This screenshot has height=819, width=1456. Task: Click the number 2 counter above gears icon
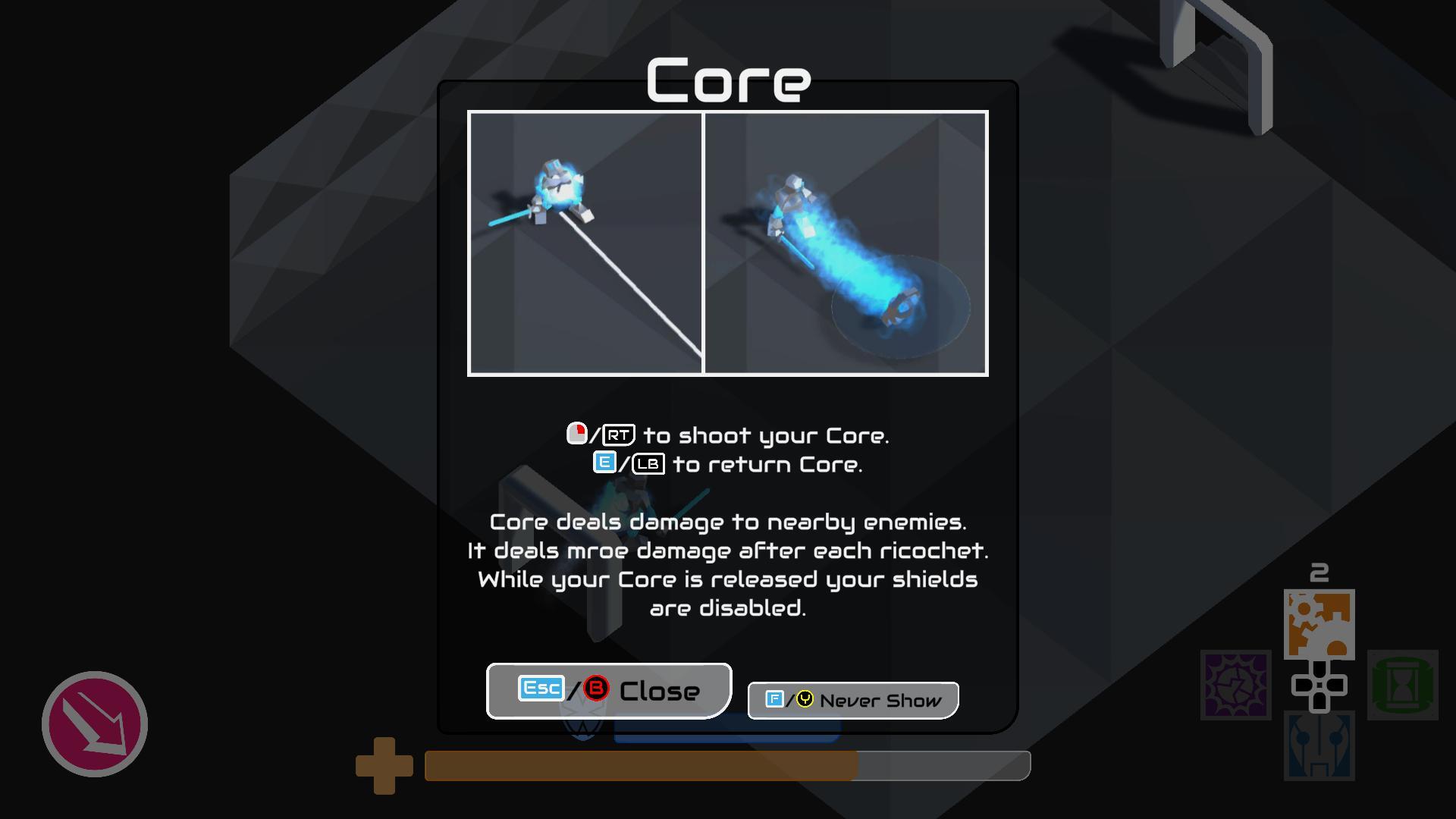(1319, 570)
